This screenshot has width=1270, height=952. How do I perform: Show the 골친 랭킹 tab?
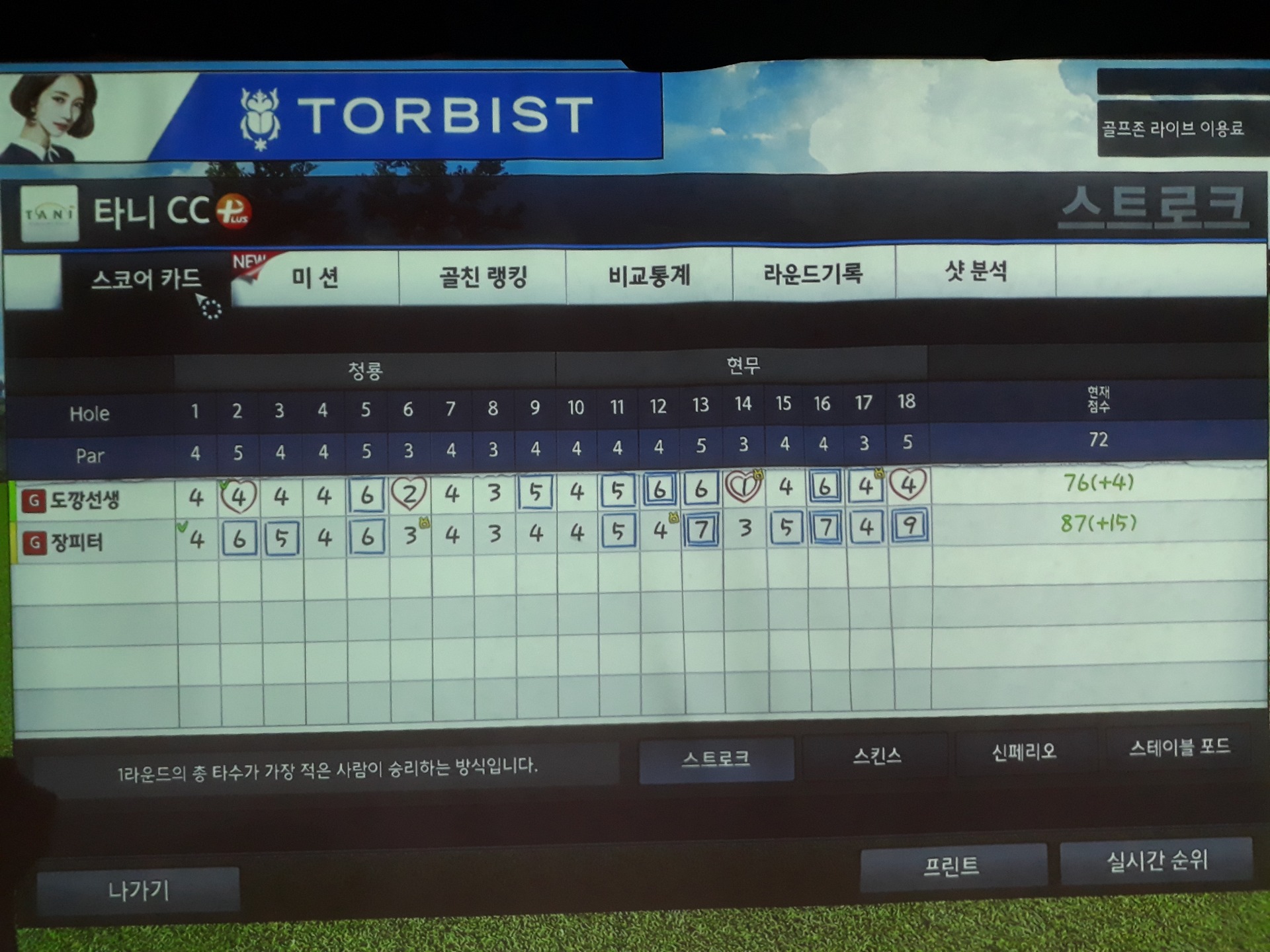[x=483, y=276]
